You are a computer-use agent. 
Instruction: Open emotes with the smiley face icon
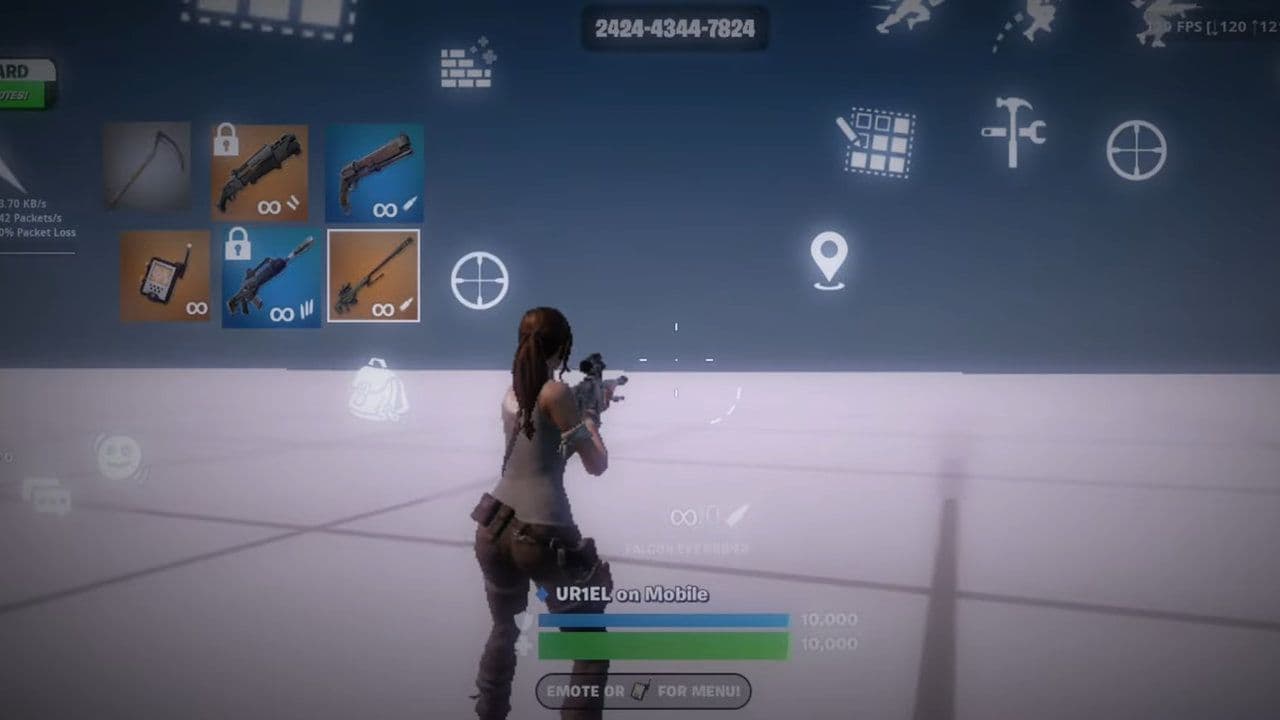click(x=117, y=458)
